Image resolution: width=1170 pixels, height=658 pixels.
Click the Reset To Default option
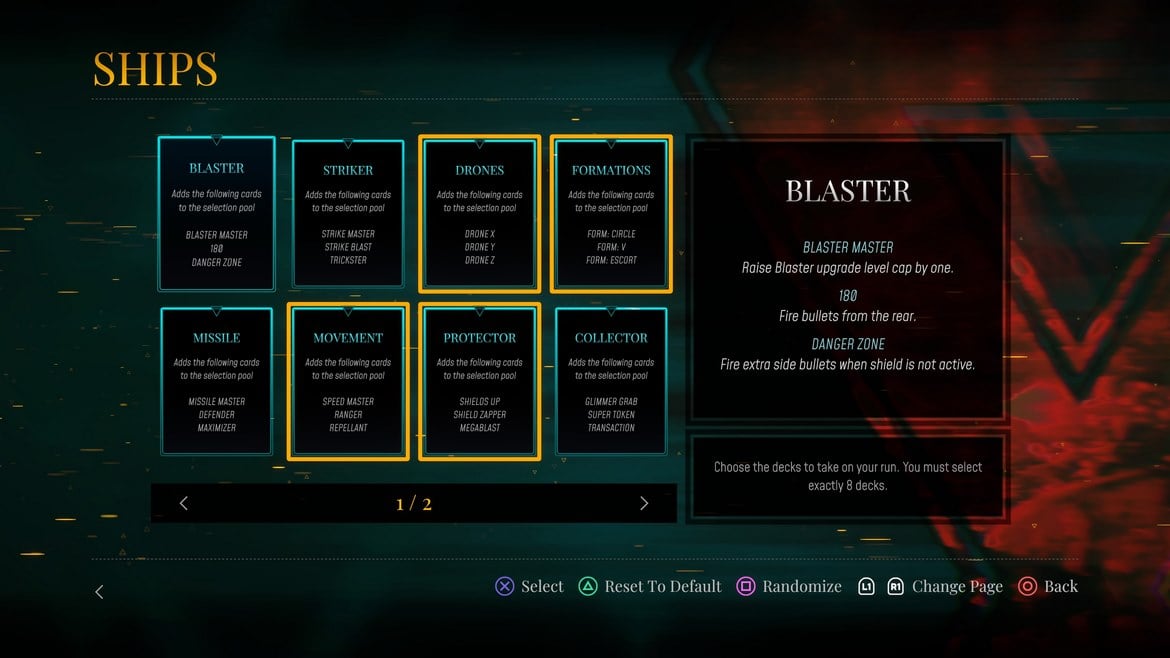tap(650, 587)
